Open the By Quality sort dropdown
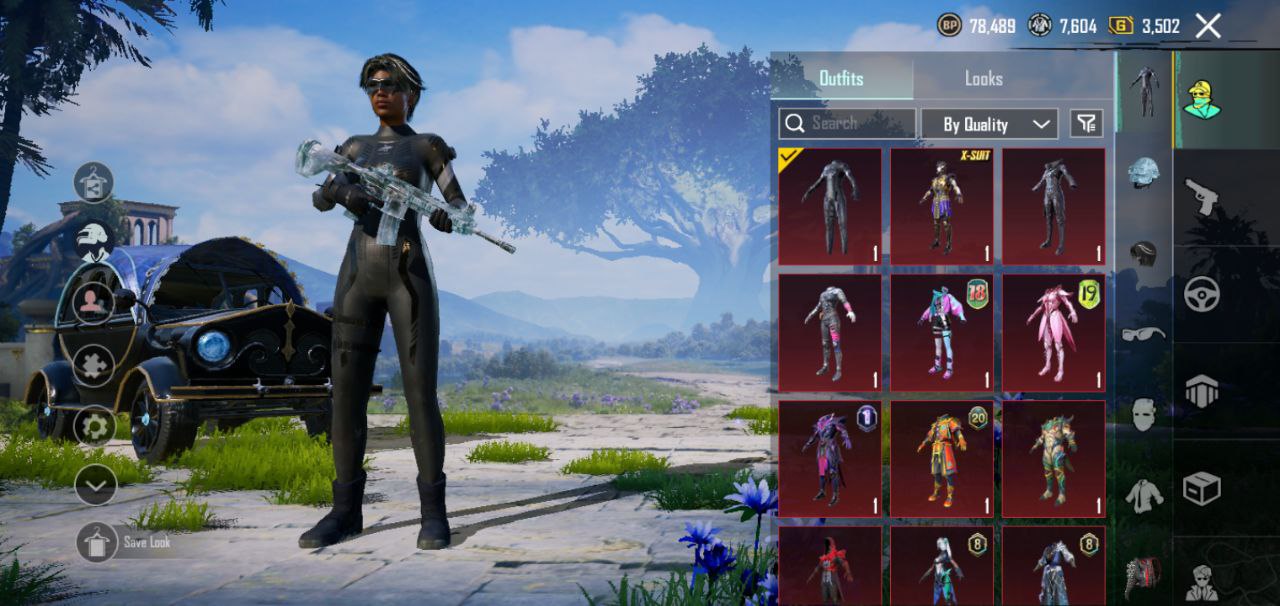The height and width of the screenshot is (606, 1280). click(x=988, y=124)
